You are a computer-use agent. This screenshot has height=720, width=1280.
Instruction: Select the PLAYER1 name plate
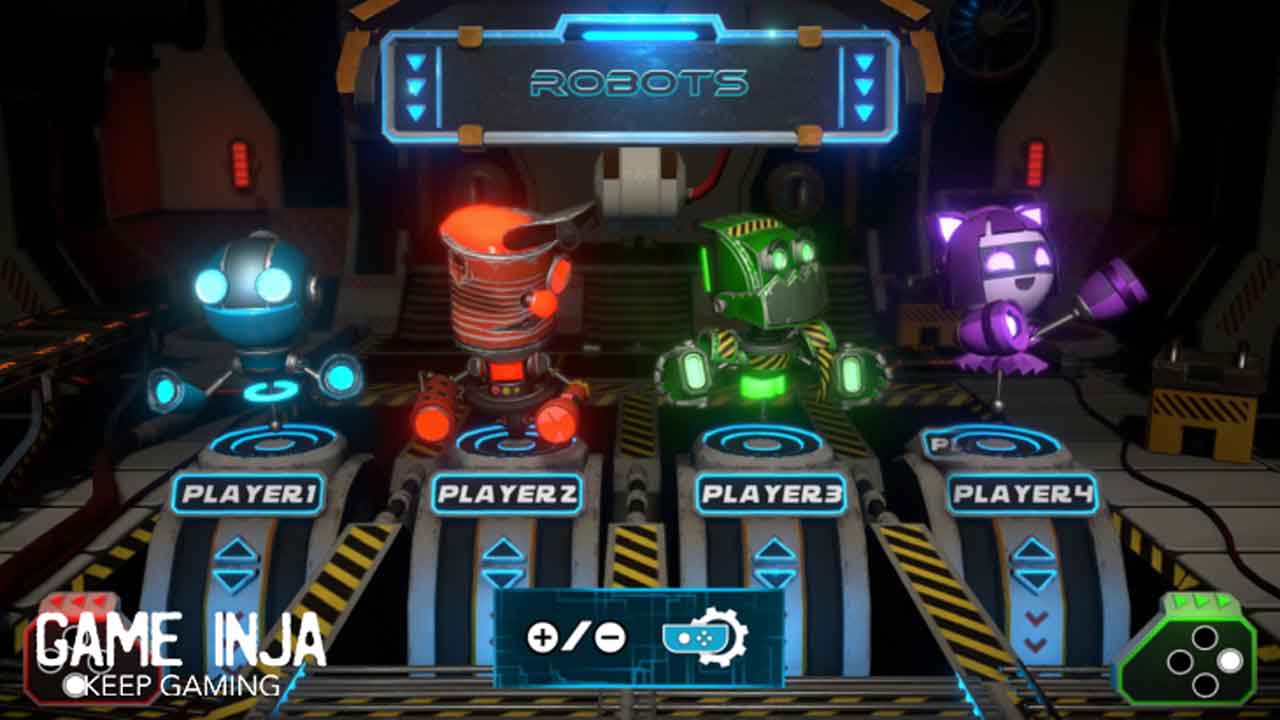(248, 494)
